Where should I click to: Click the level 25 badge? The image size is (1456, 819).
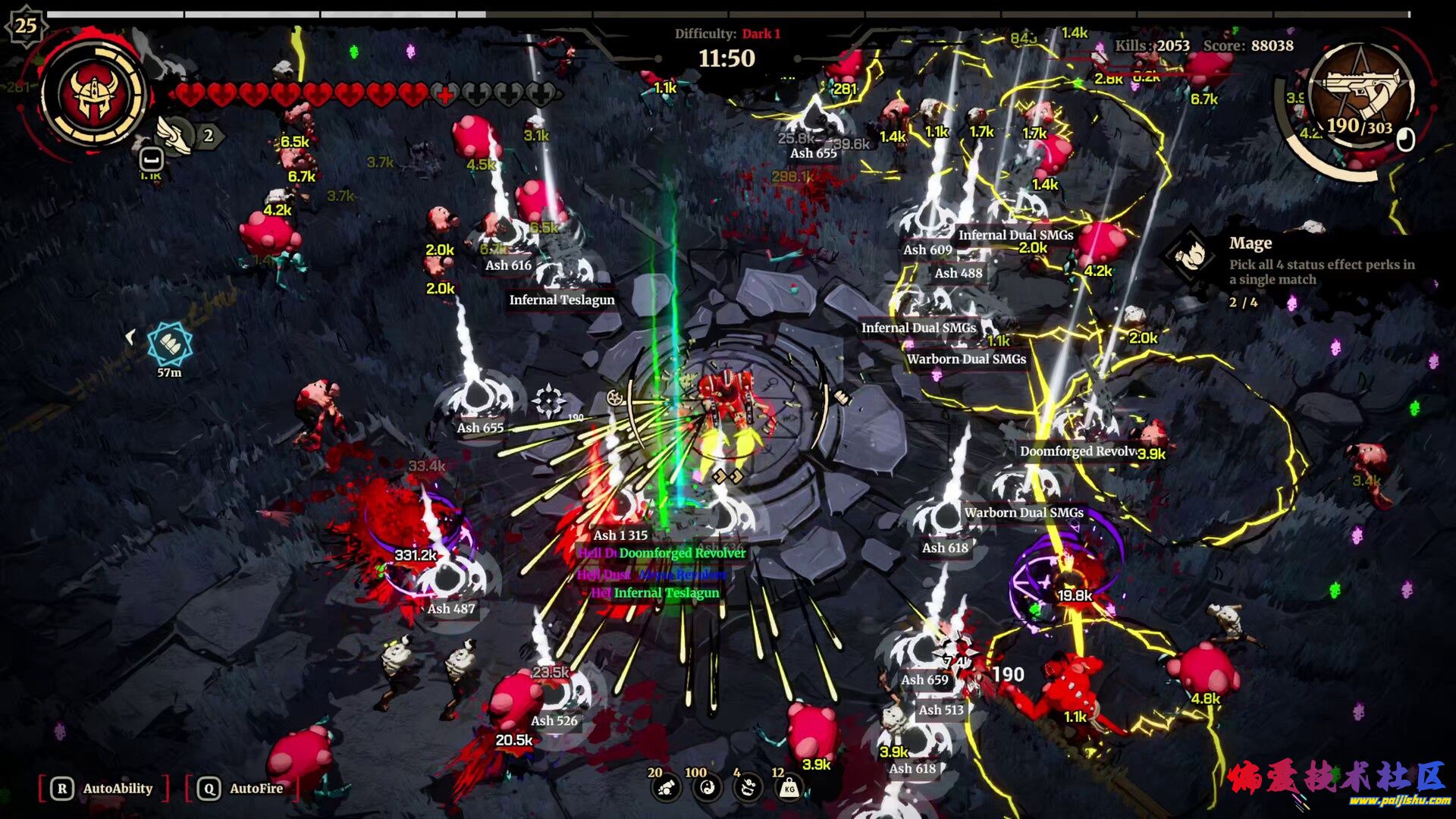coord(26,26)
